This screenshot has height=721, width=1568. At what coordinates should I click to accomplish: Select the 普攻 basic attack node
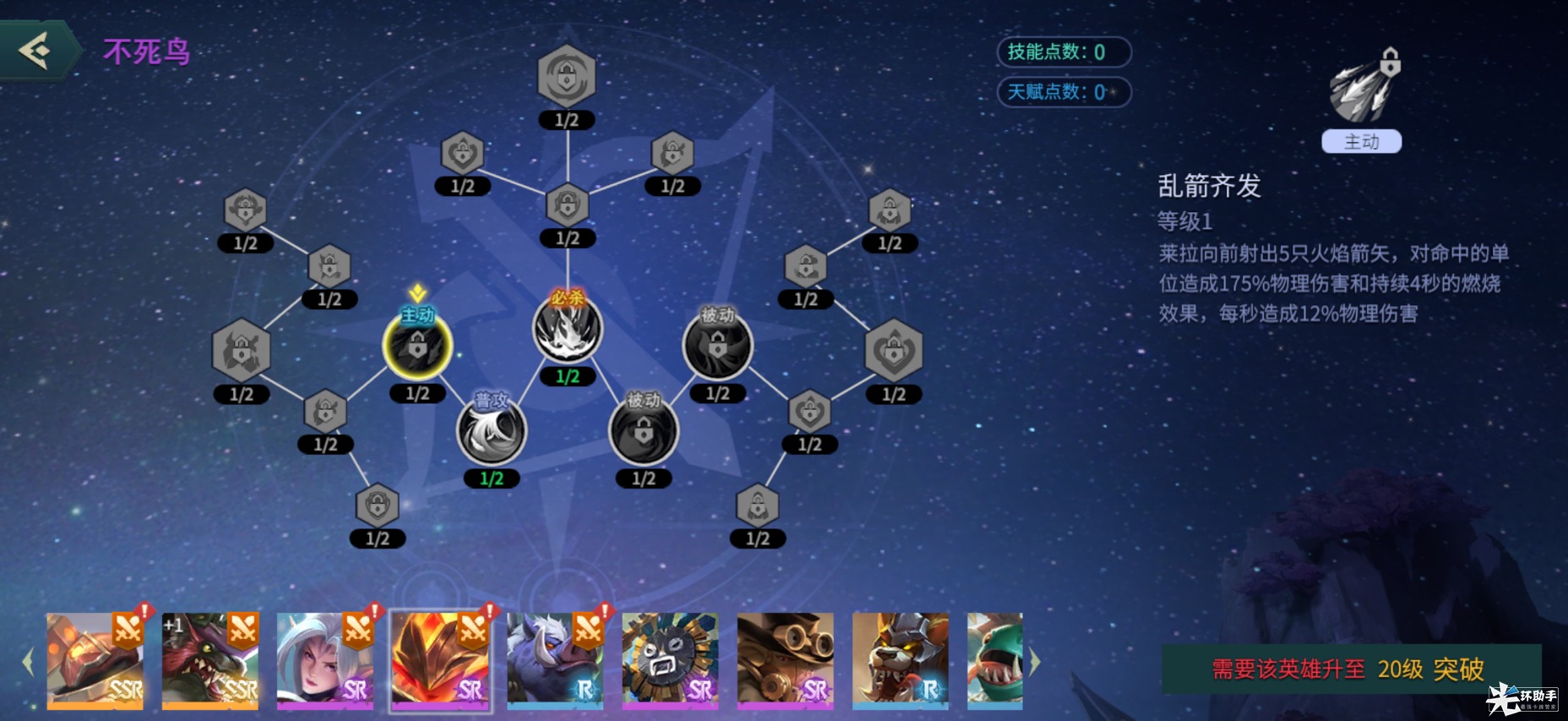click(492, 431)
